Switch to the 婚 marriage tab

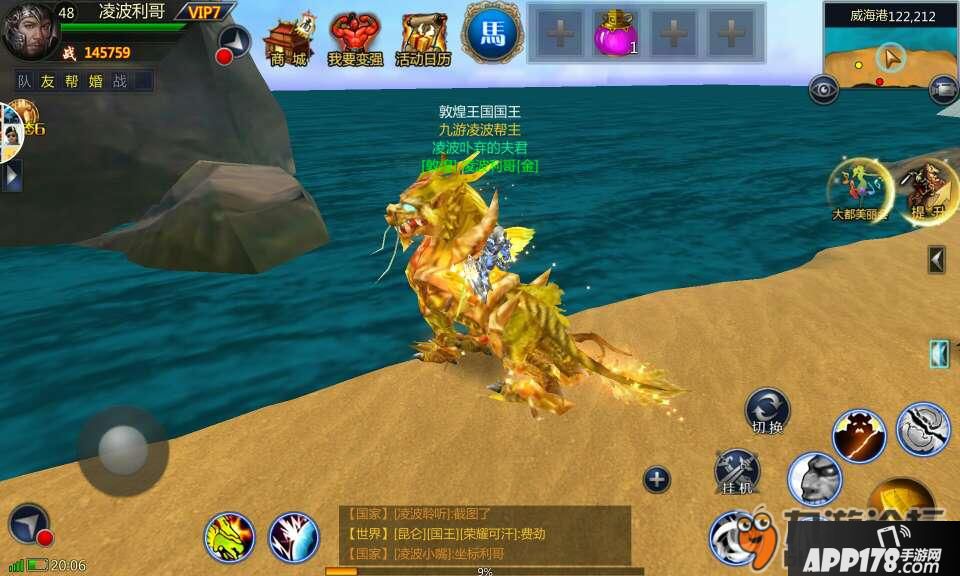coord(96,81)
